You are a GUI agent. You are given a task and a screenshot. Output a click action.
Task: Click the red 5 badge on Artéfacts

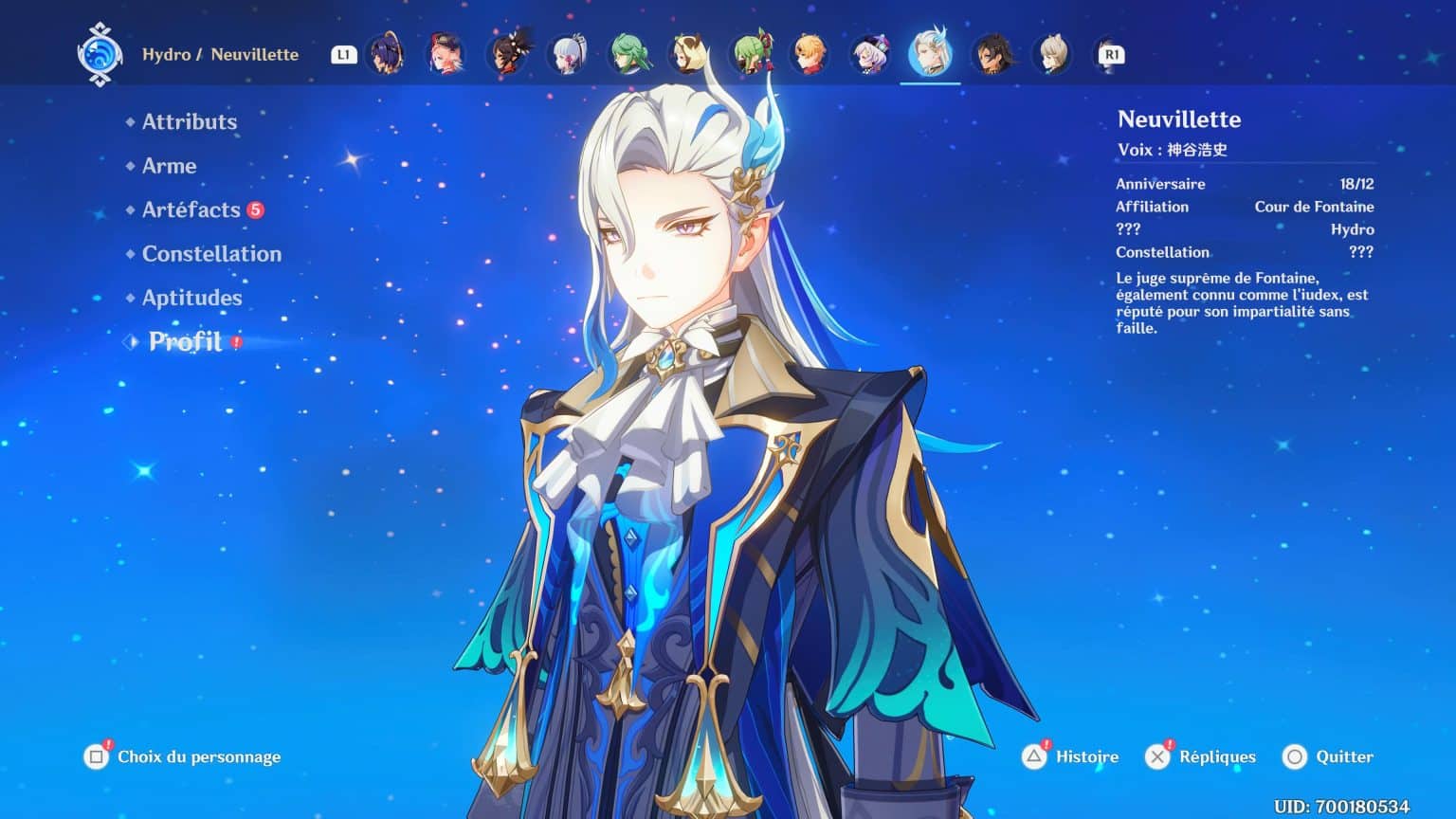(254, 208)
